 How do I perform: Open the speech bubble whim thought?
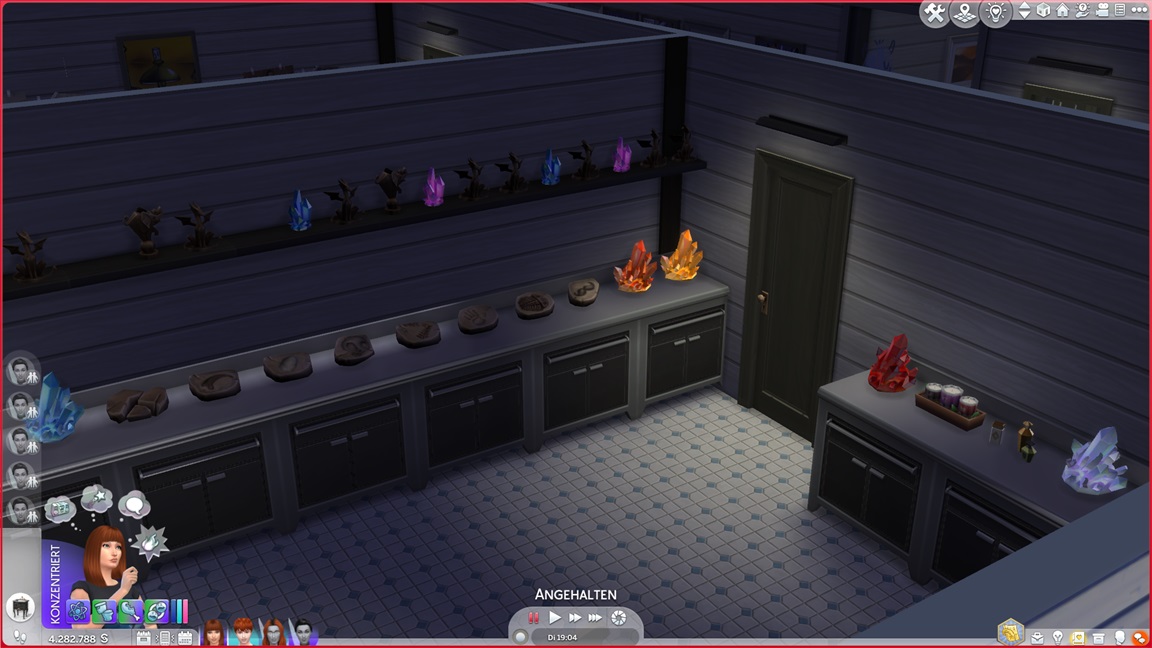tap(133, 504)
